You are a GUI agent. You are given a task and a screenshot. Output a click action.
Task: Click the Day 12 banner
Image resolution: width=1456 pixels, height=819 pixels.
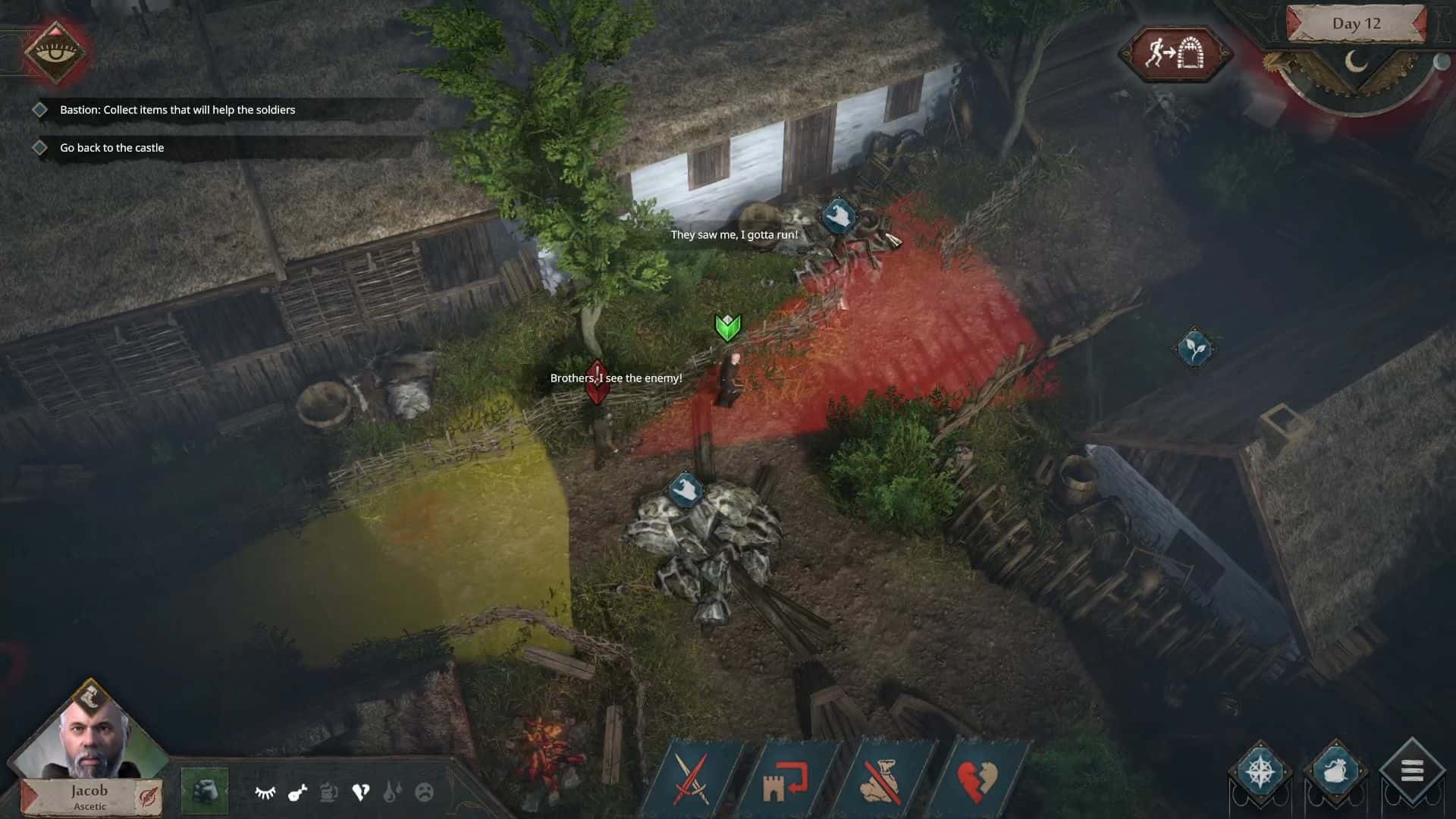pos(1357,23)
